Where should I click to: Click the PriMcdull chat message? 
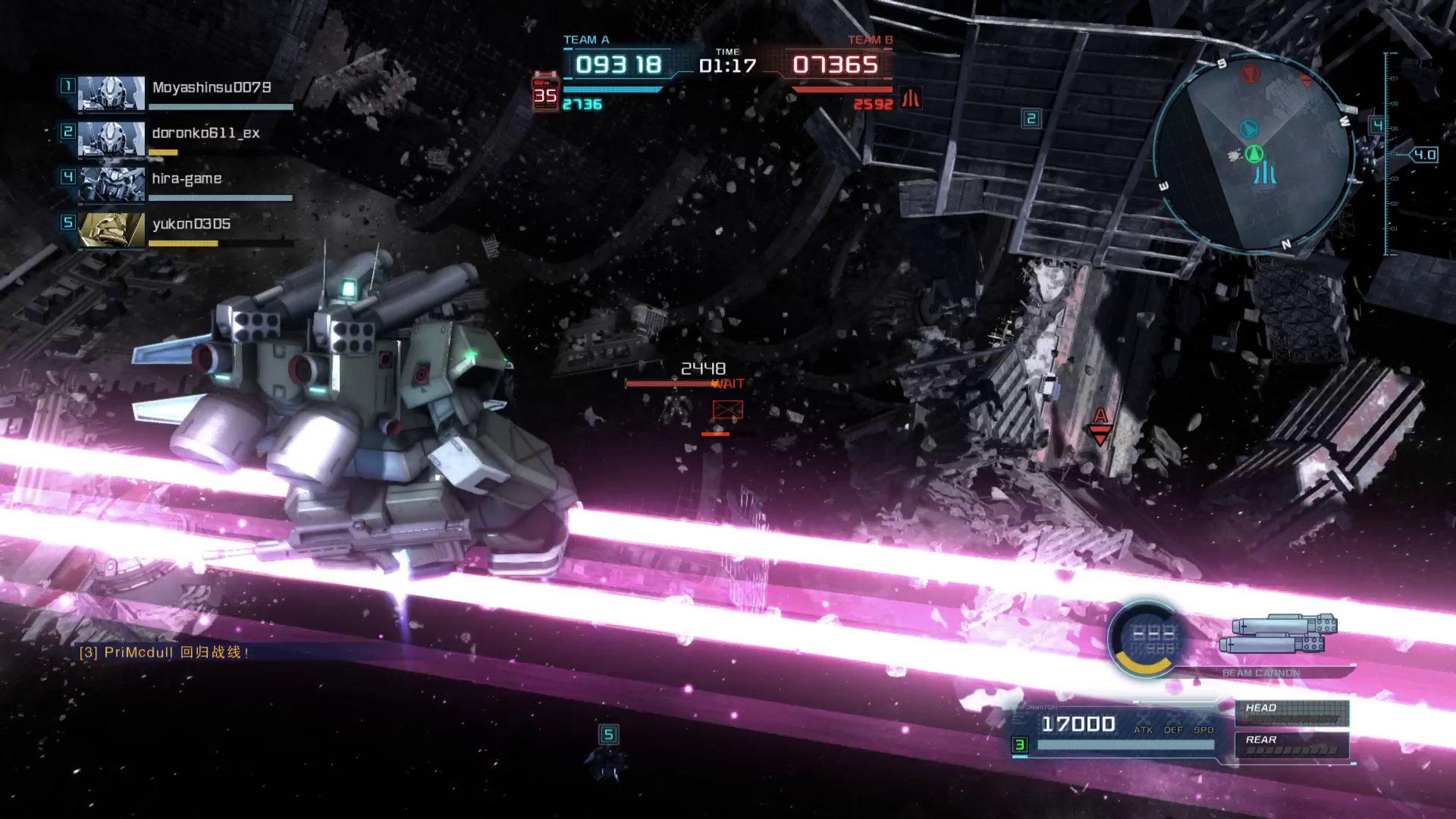tap(165, 652)
